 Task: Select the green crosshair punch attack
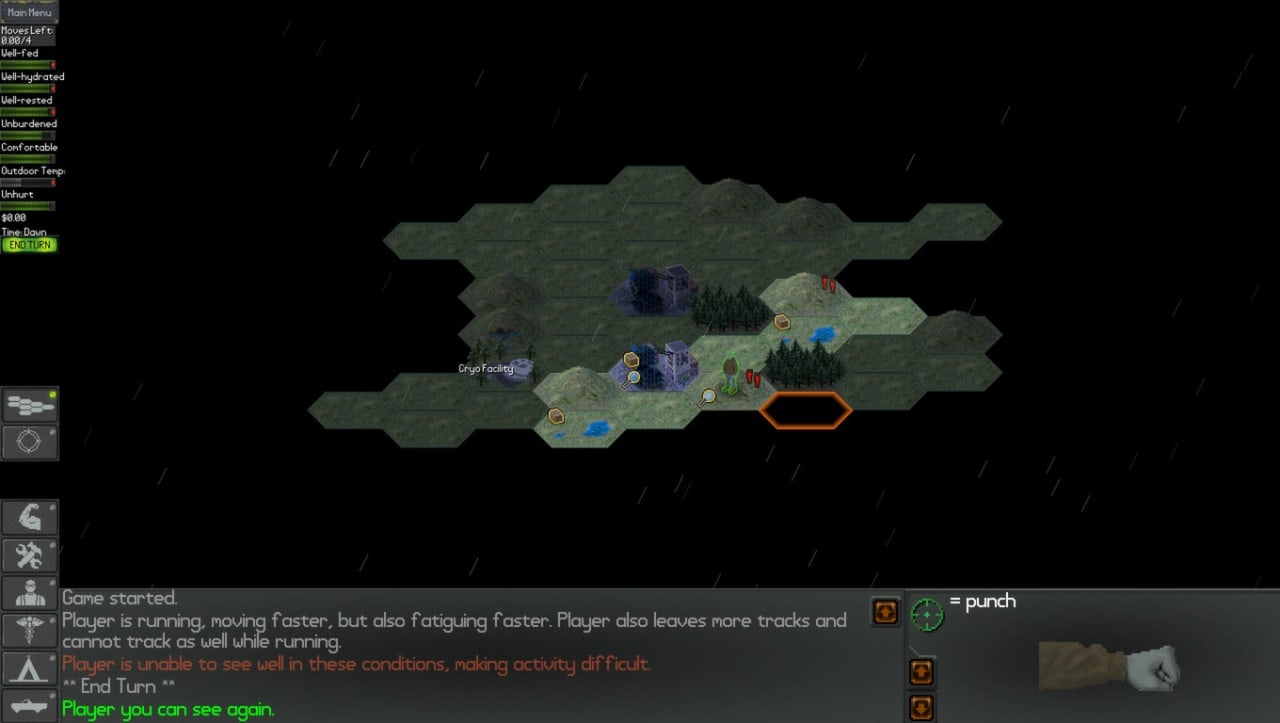tap(927, 614)
